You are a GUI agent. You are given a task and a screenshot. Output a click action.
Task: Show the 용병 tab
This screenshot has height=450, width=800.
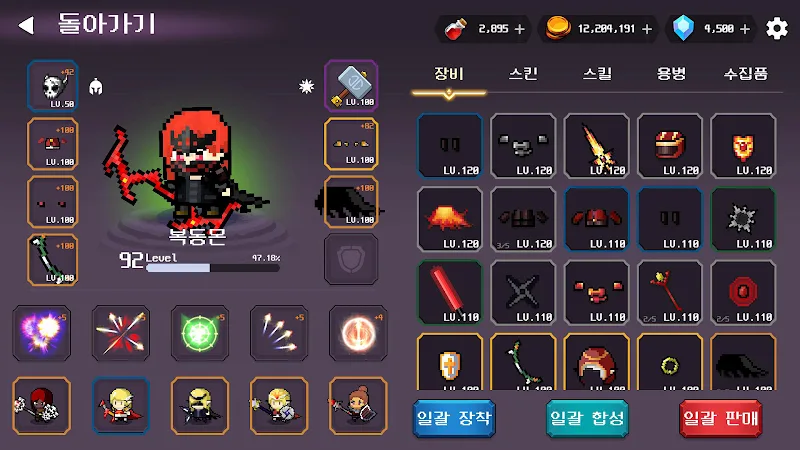671,74
